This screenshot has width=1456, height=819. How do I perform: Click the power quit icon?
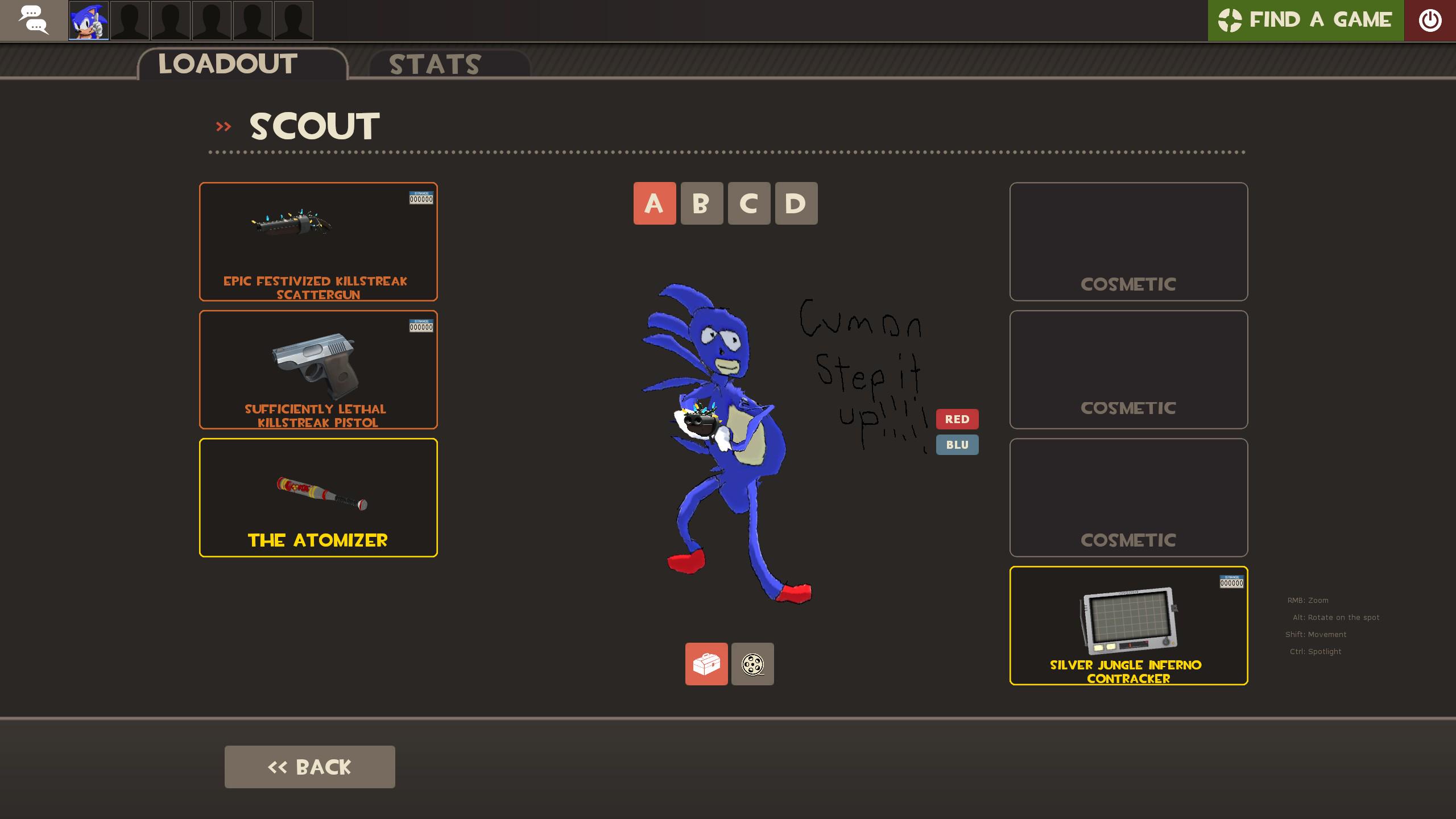(1430, 20)
